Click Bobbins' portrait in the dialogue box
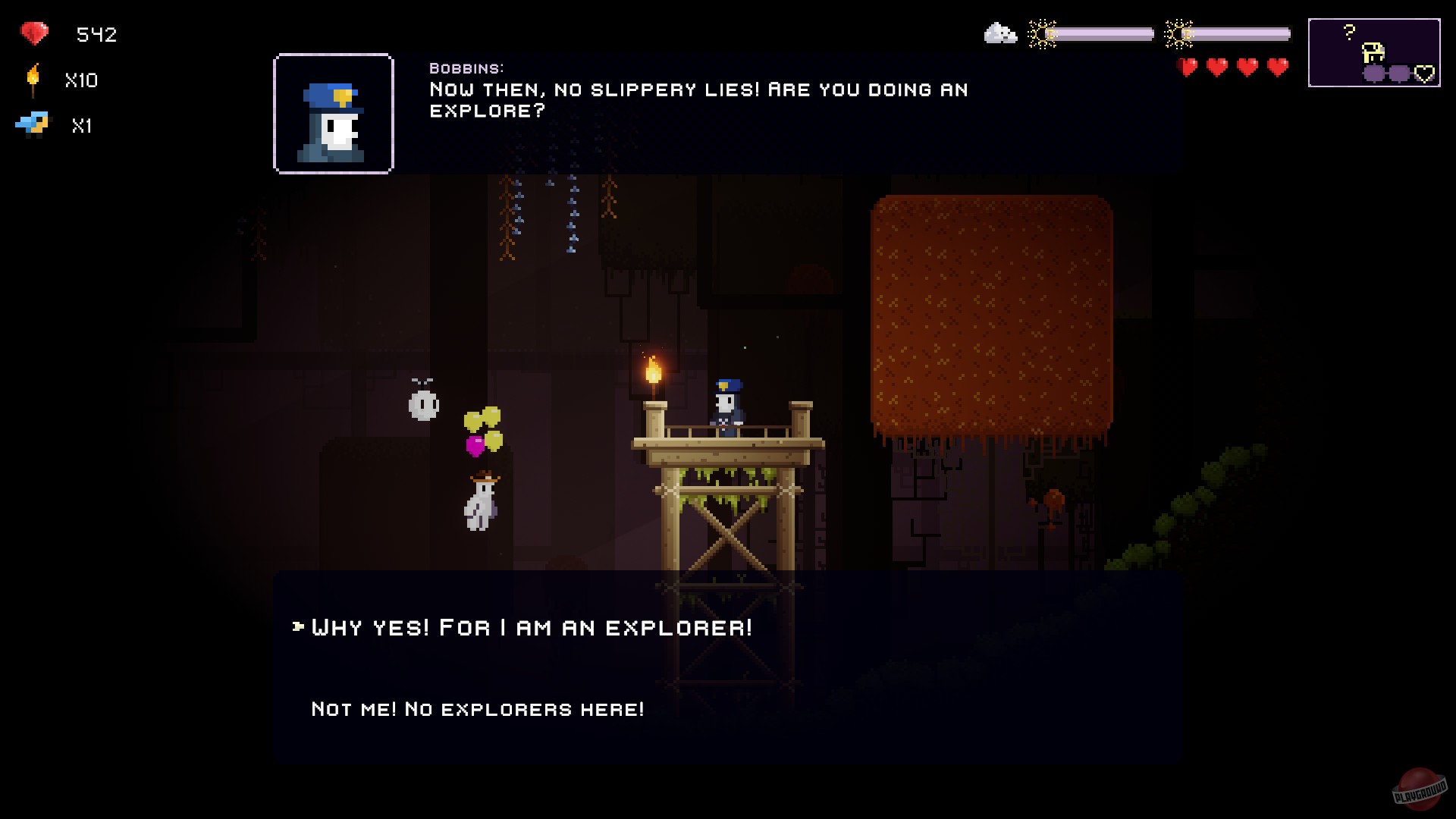Viewport: 1456px width, 819px height. point(334,111)
